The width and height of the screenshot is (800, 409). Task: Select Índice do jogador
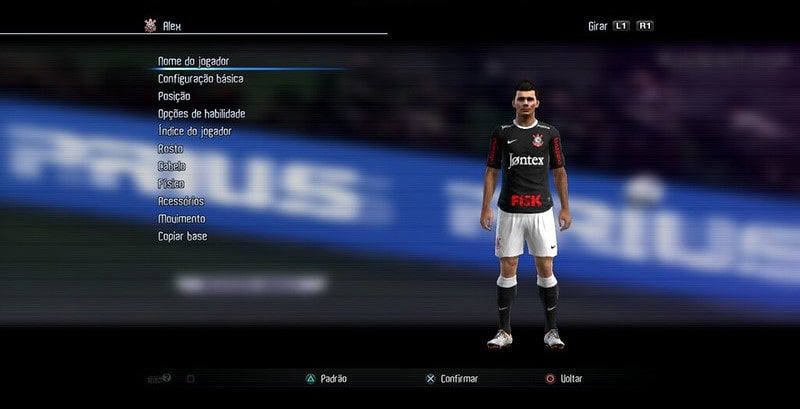click(195, 131)
